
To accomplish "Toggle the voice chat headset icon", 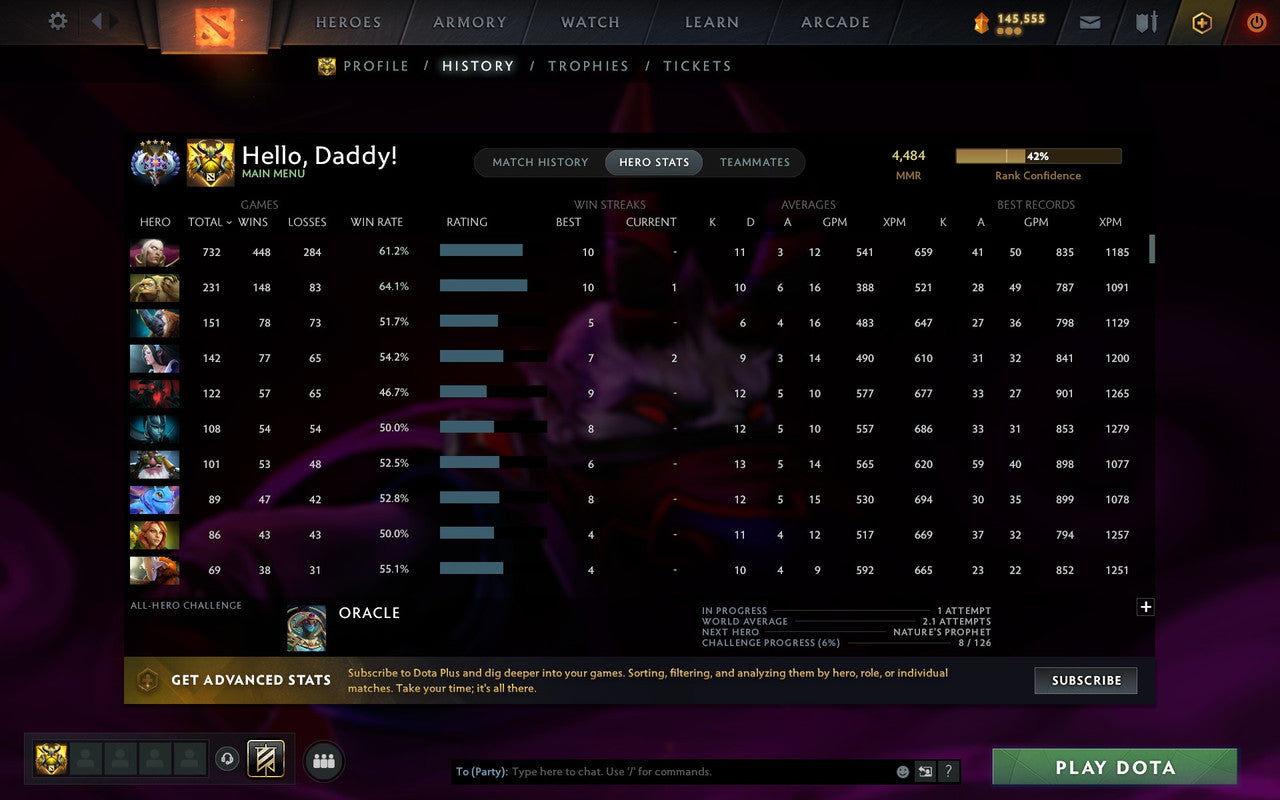I will 227,760.
